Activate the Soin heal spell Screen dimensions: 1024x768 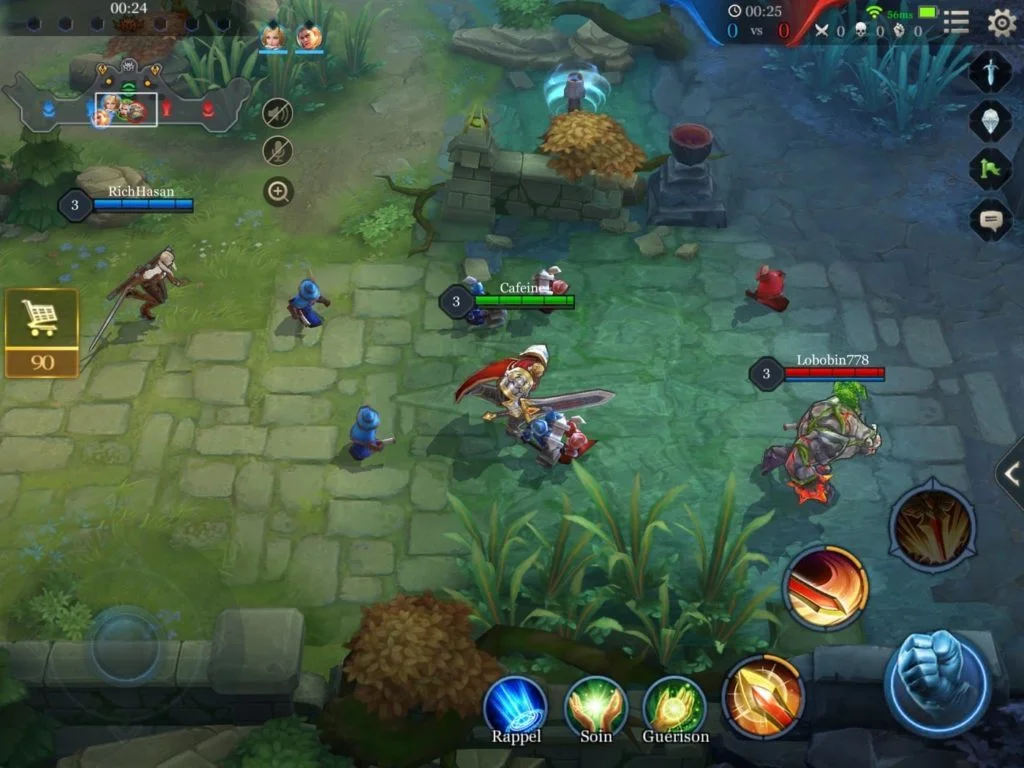(596, 706)
